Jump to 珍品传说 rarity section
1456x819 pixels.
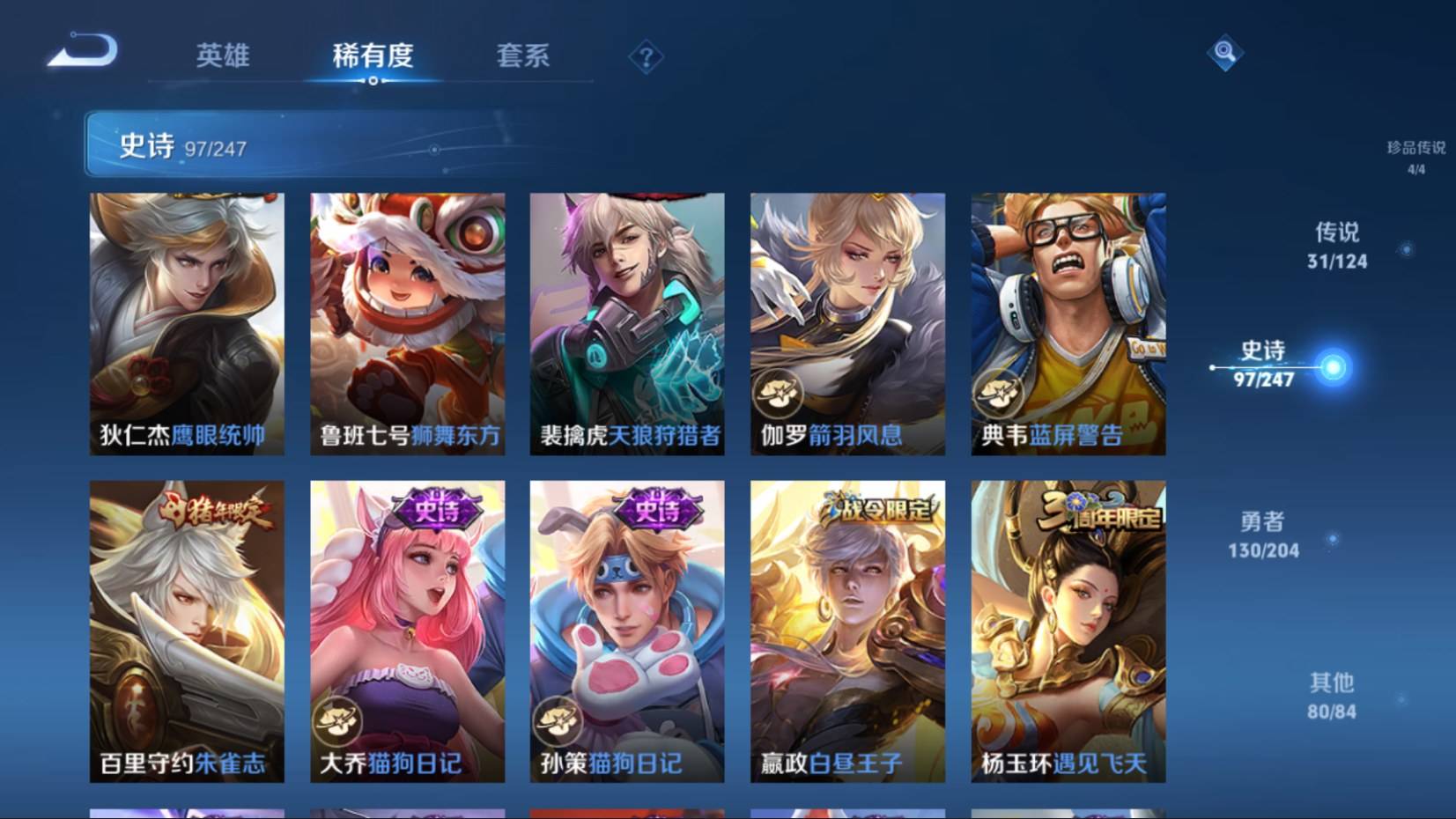point(1415,157)
